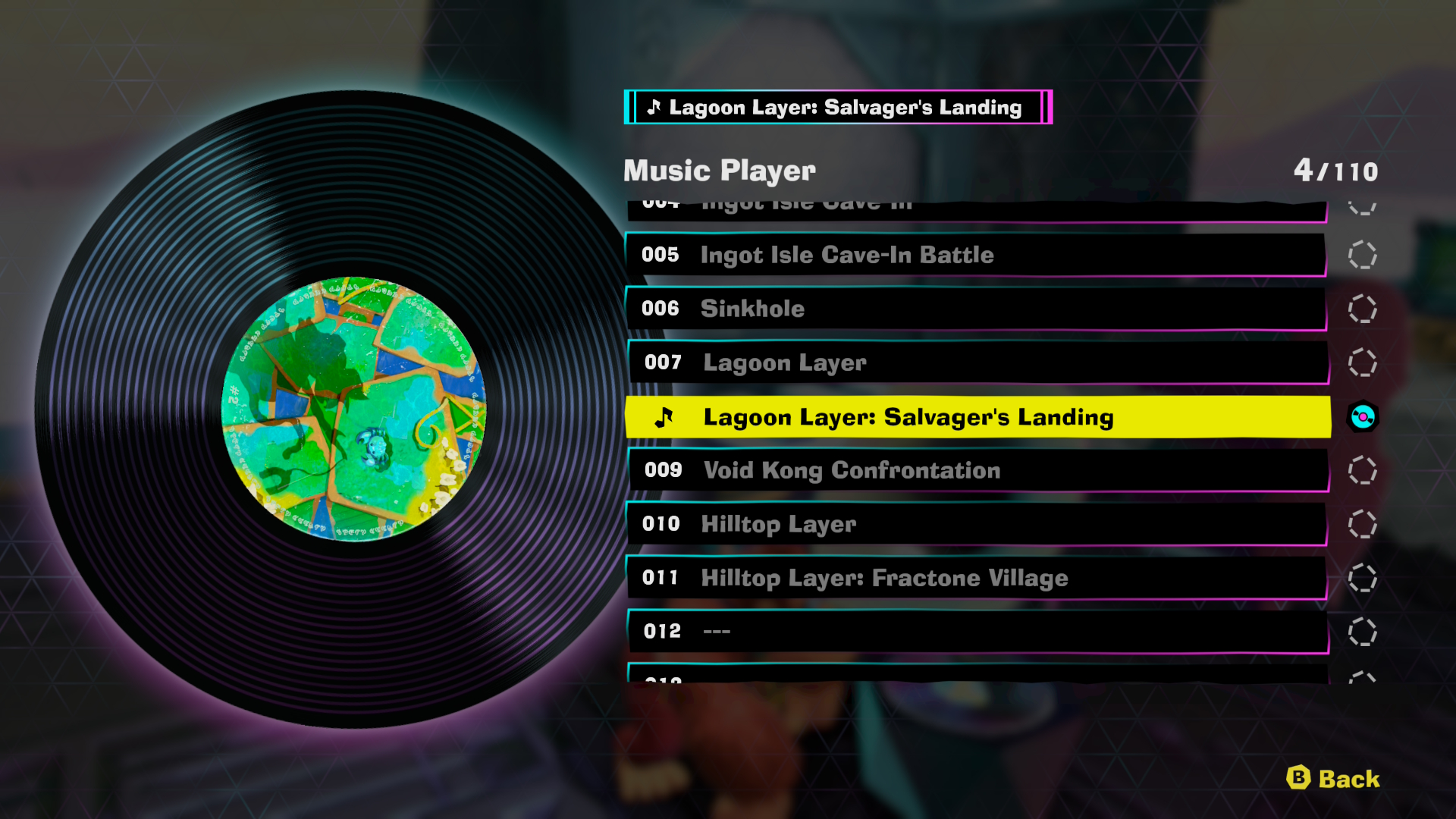This screenshot has width=1456, height=819.
Task: Click the record outline icon beside Void Kong Confrontation
Action: click(1363, 470)
